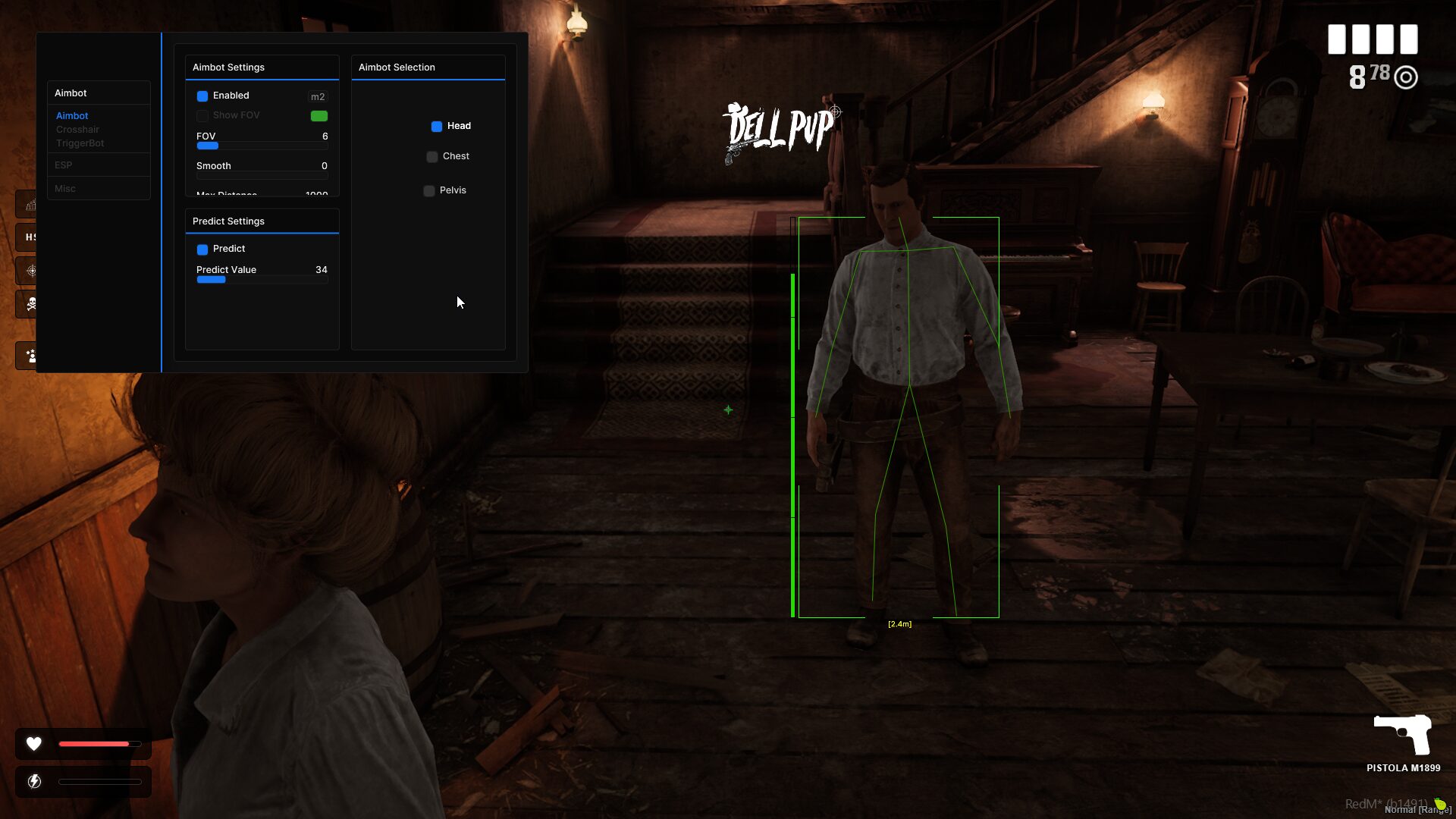Switch to the ESP section
Viewport: 1456px width, 819px height.
coord(64,165)
